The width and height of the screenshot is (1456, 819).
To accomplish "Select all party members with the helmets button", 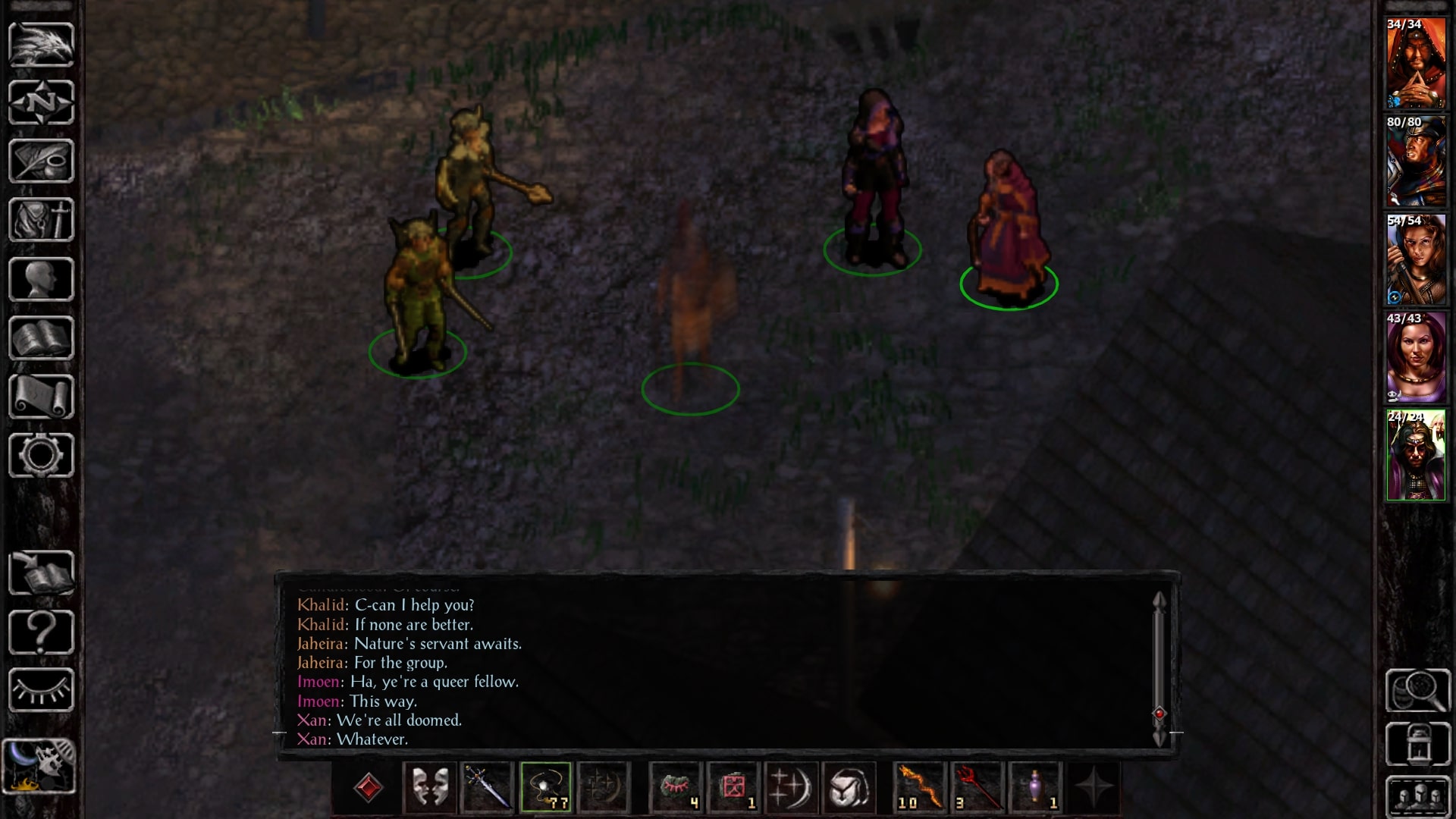I will (x=1418, y=798).
